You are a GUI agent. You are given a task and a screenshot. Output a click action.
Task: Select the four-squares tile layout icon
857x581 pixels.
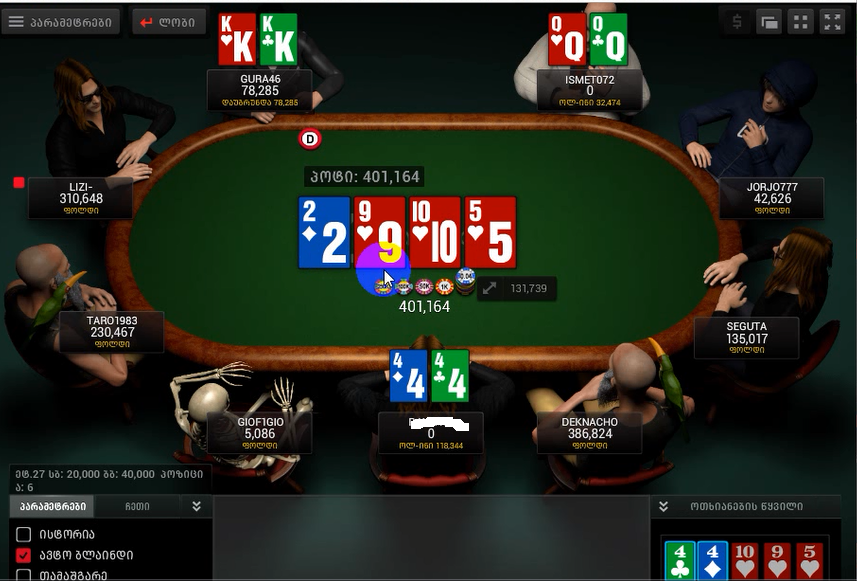pos(800,22)
